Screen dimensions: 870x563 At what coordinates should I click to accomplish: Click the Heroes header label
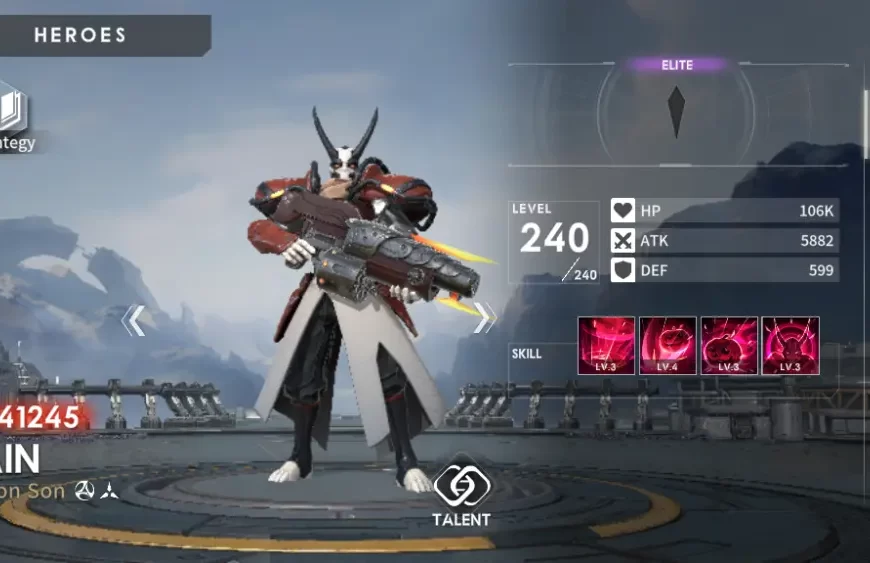80,36
